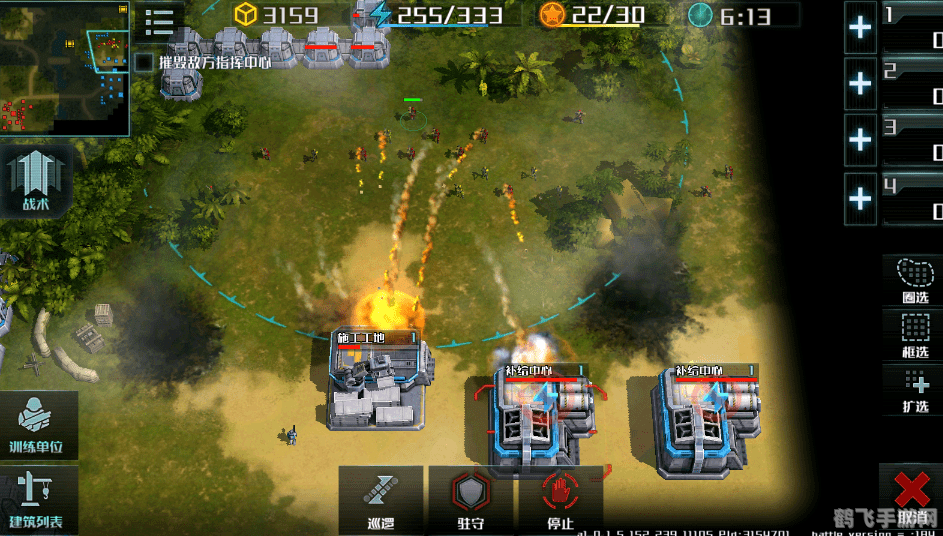Open the 训练单位 unit training menu

coord(38,424)
